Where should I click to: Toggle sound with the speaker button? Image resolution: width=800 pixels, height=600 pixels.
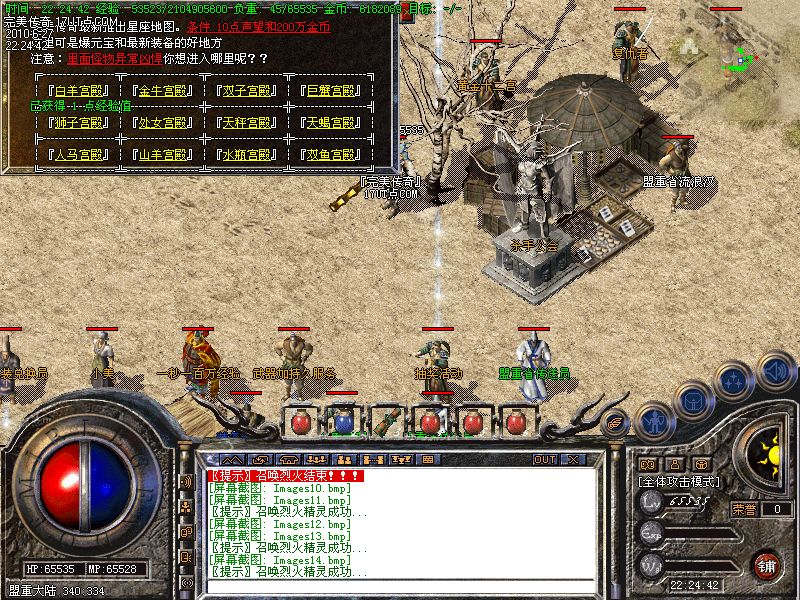774,371
